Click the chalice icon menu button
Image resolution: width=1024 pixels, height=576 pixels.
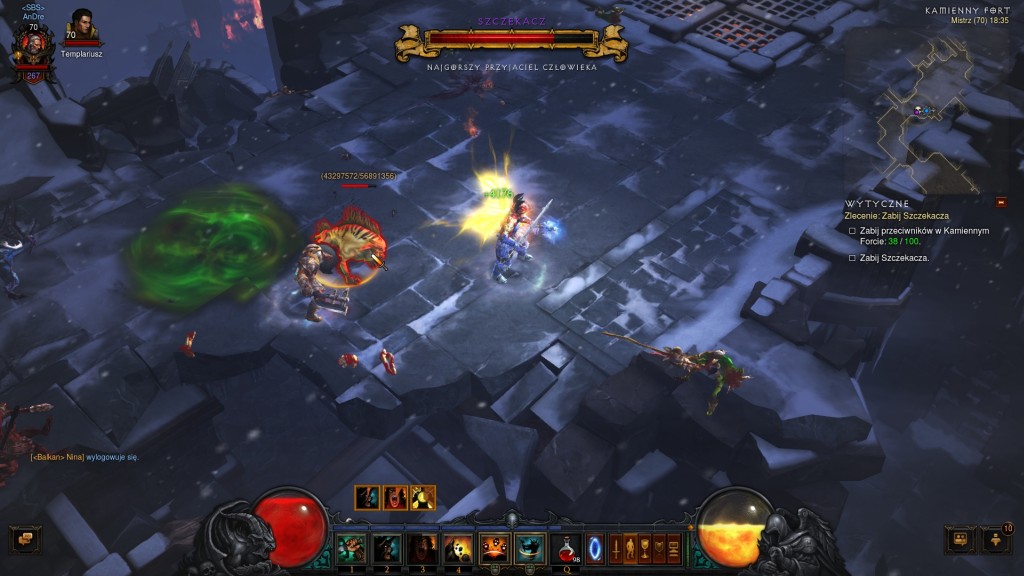[x=645, y=548]
